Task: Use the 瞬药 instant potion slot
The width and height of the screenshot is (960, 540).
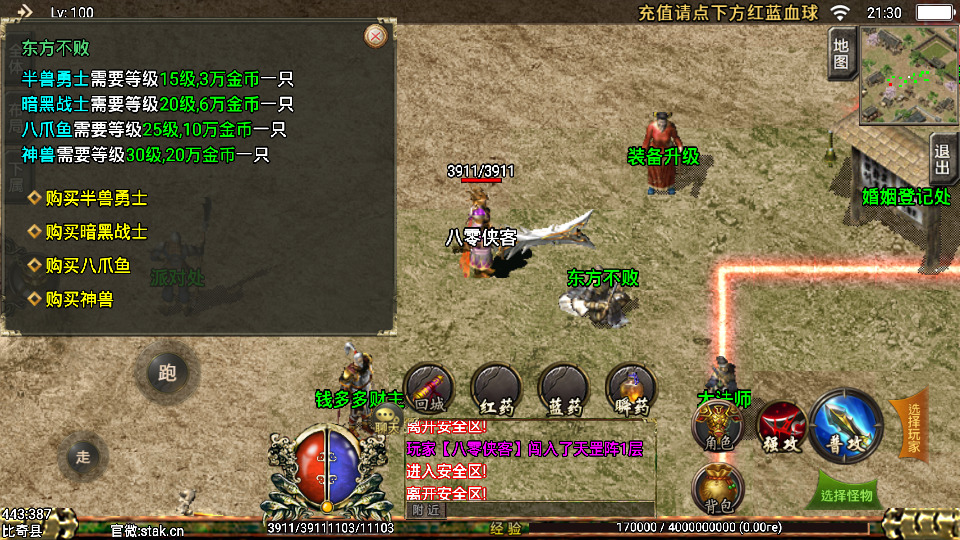Action: 631,390
